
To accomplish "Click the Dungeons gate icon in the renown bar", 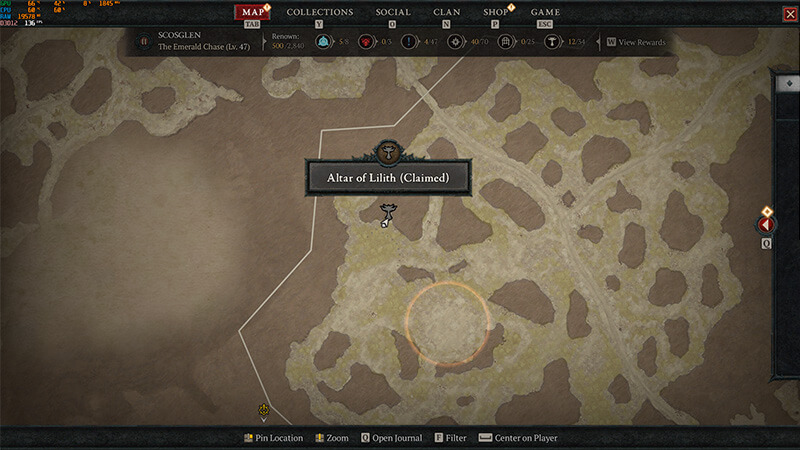I will (x=505, y=42).
